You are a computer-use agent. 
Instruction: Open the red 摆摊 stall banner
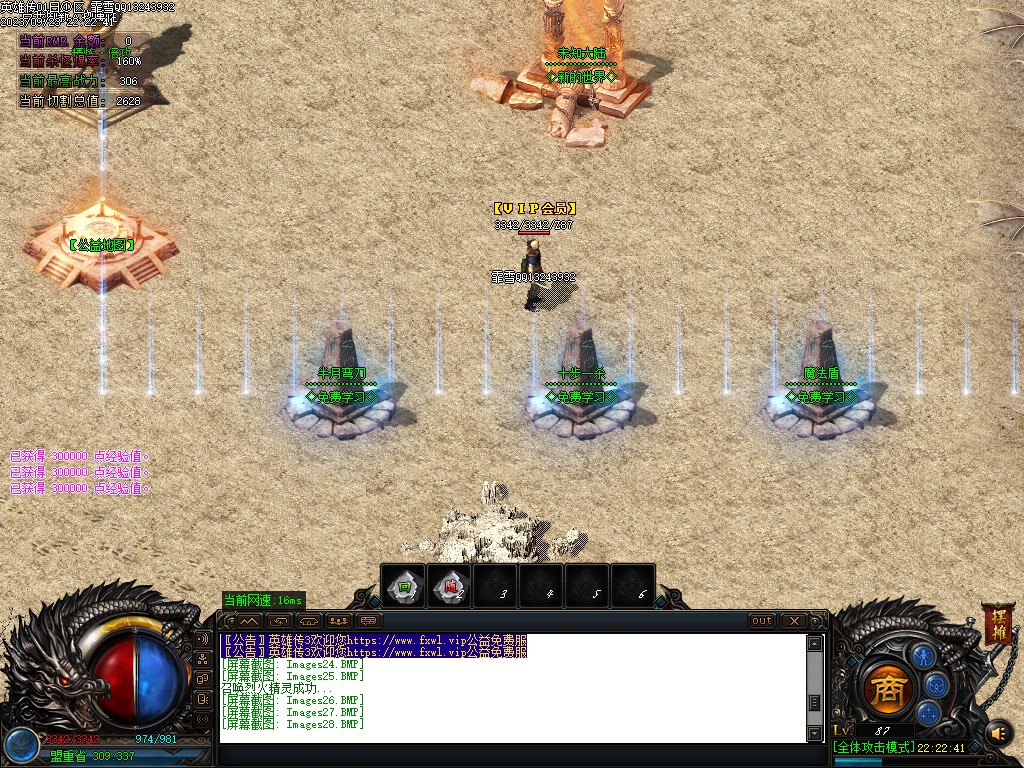coord(997,623)
